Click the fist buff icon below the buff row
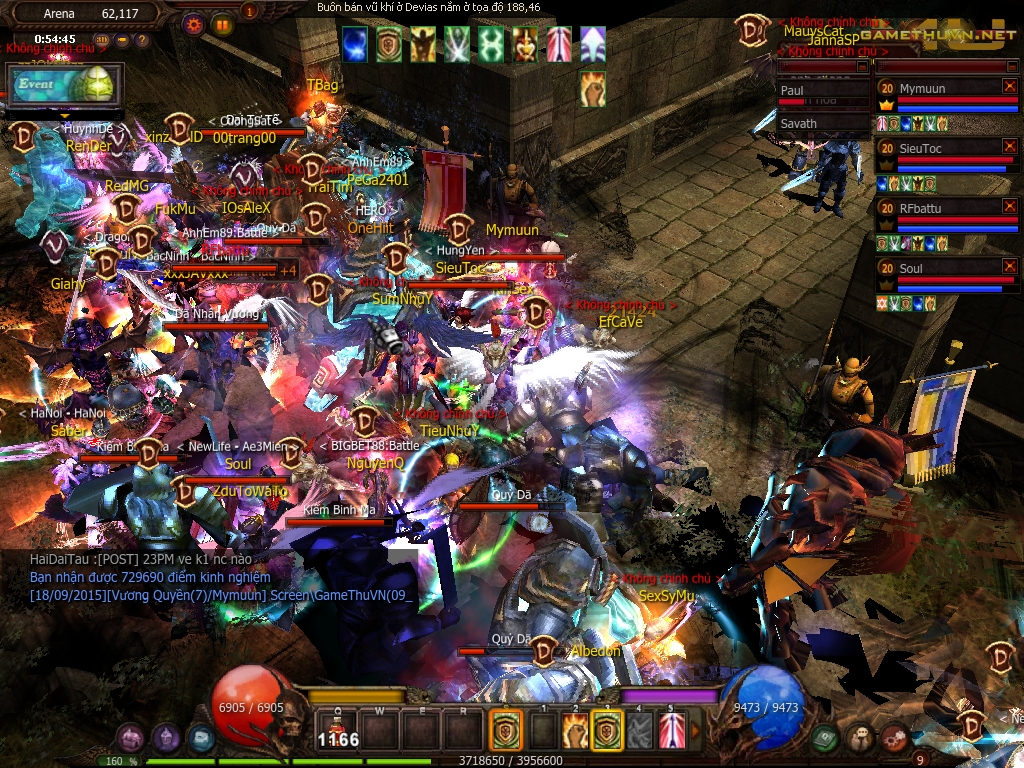This screenshot has height=768, width=1024. [593, 90]
